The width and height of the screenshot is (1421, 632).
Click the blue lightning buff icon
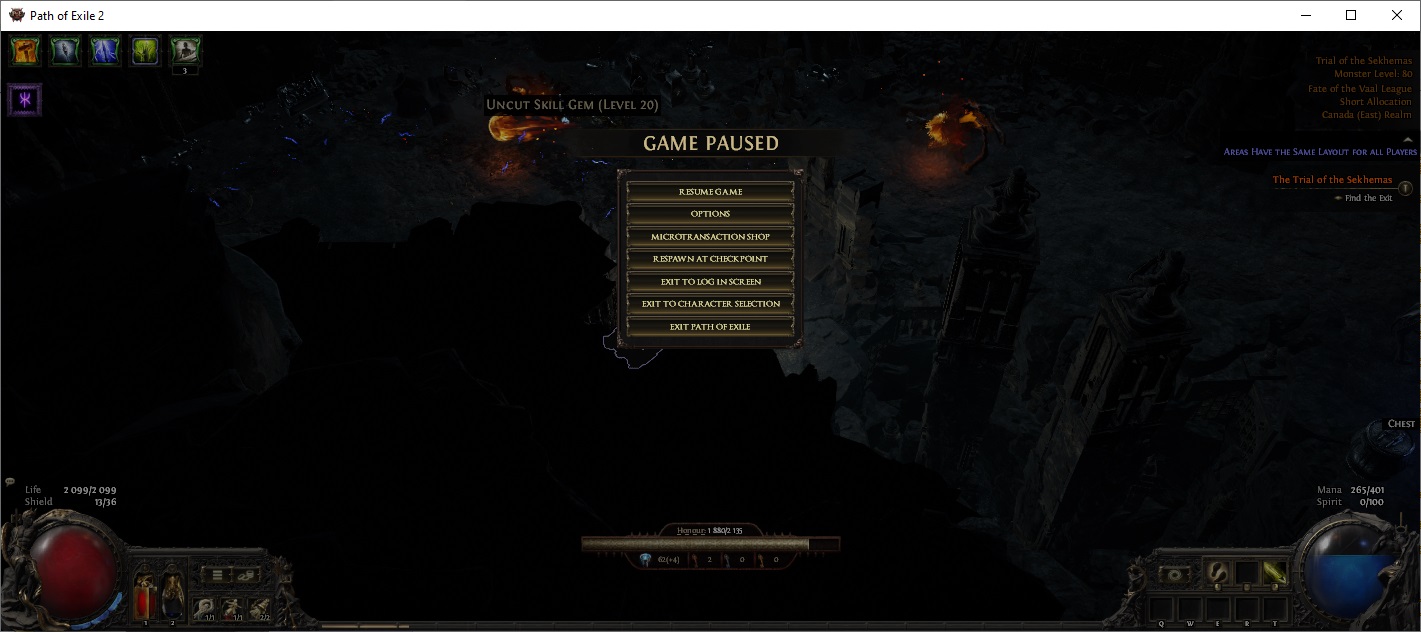105,51
